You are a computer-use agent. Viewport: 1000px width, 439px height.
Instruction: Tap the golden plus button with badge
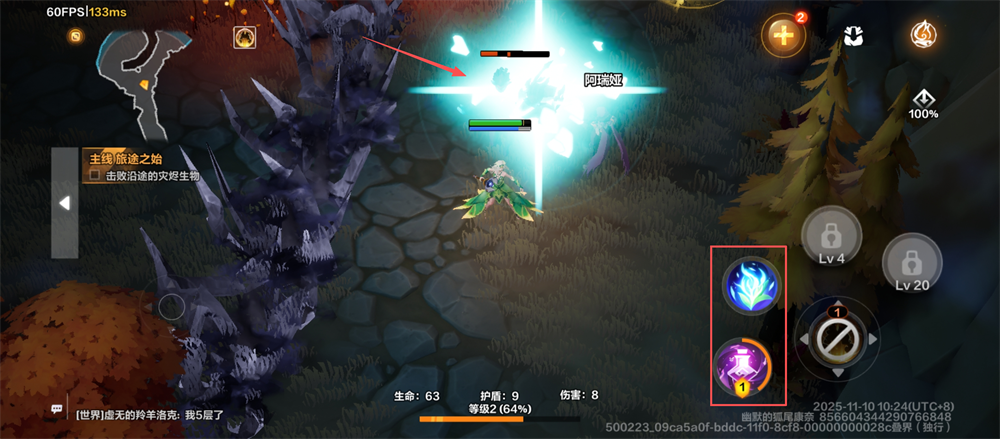783,36
